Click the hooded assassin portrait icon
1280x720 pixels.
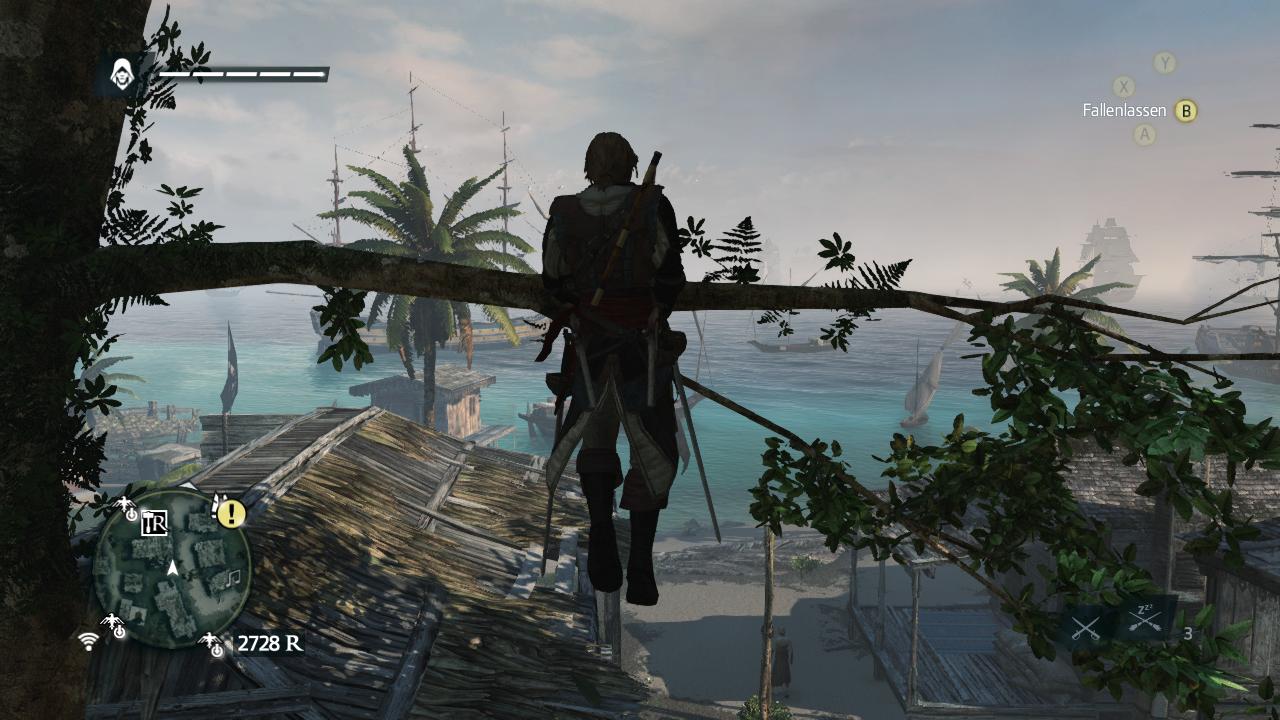(x=122, y=74)
